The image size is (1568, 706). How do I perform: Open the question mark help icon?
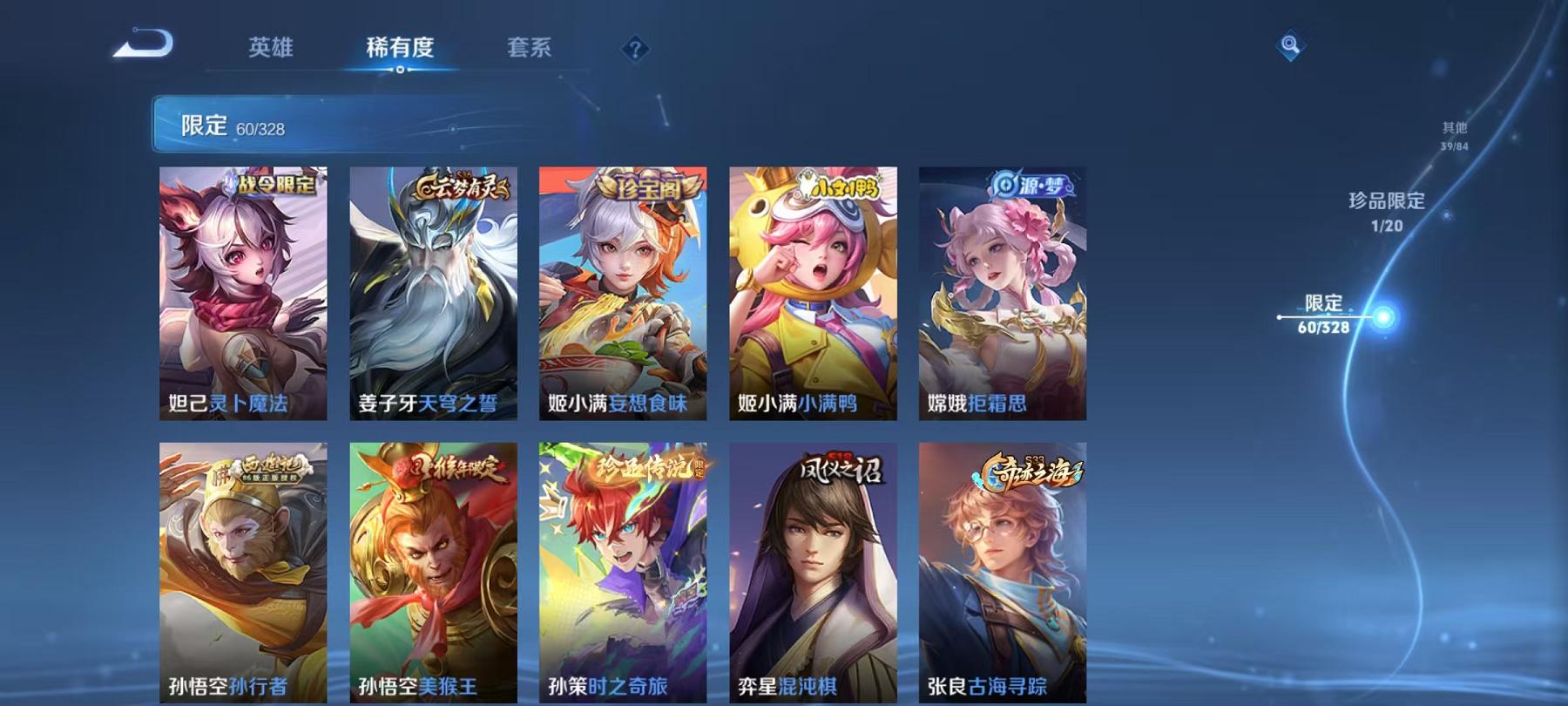coord(636,50)
